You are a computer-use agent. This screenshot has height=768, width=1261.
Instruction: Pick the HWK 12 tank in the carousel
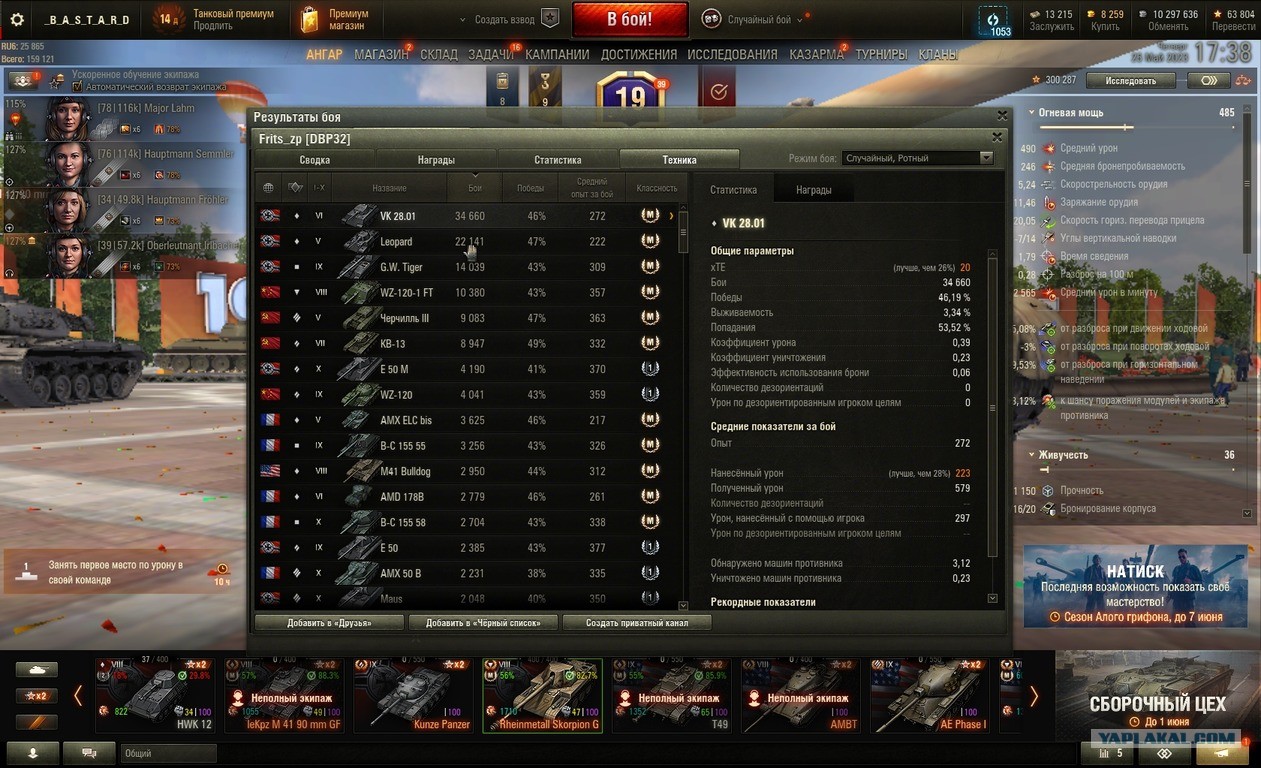tap(155, 696)
